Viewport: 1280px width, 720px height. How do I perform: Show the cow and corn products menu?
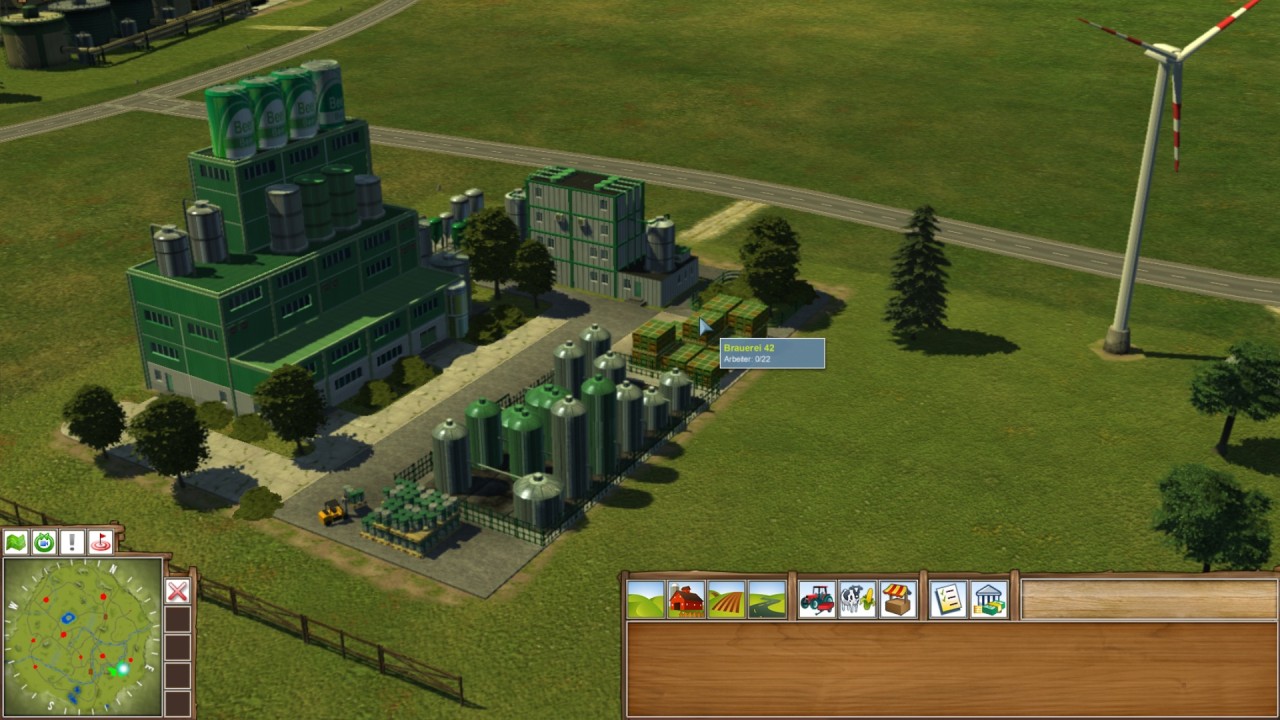pyautogui.click(x=857, y=600)
